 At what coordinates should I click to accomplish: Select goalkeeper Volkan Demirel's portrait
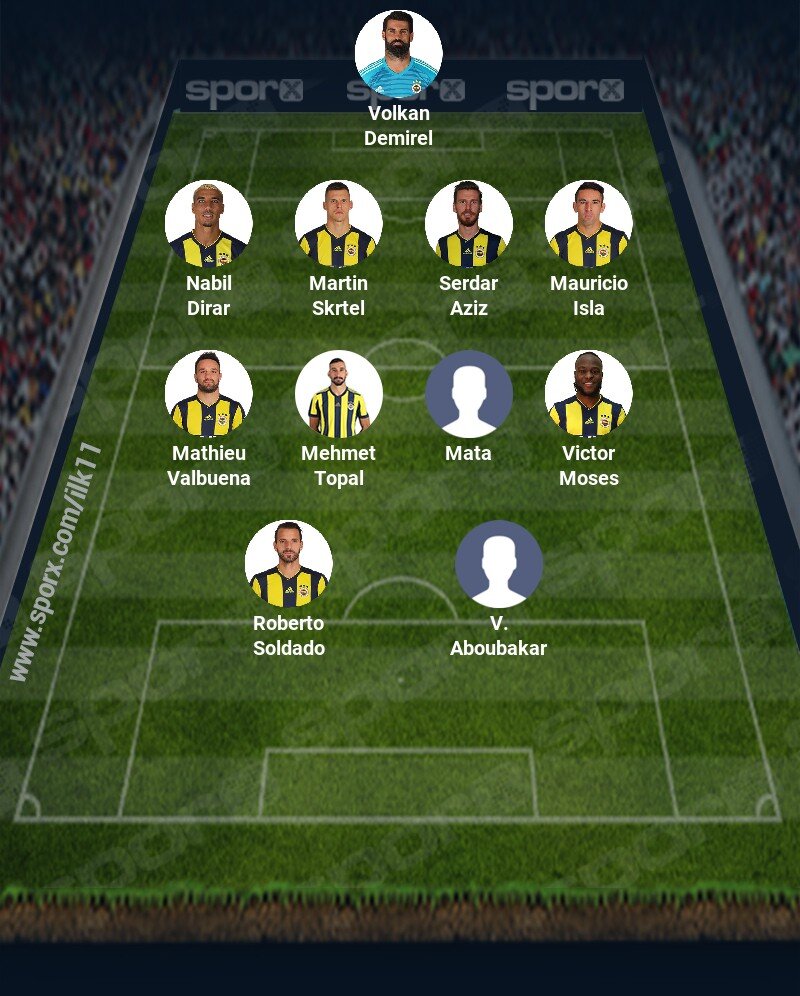(398, 54)
